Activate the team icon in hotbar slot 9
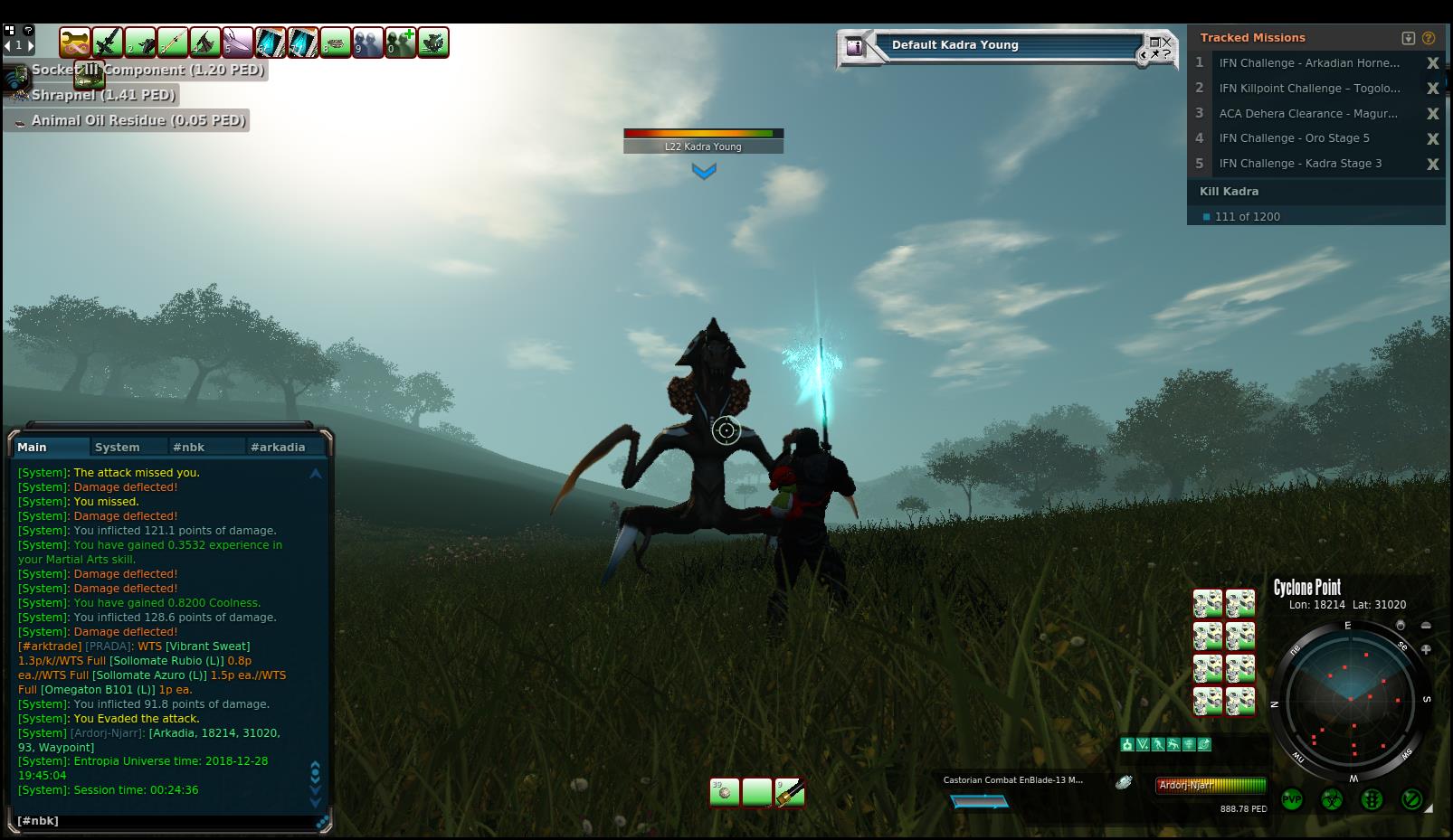Screen dimensions: 1453x840 point(368,42)
